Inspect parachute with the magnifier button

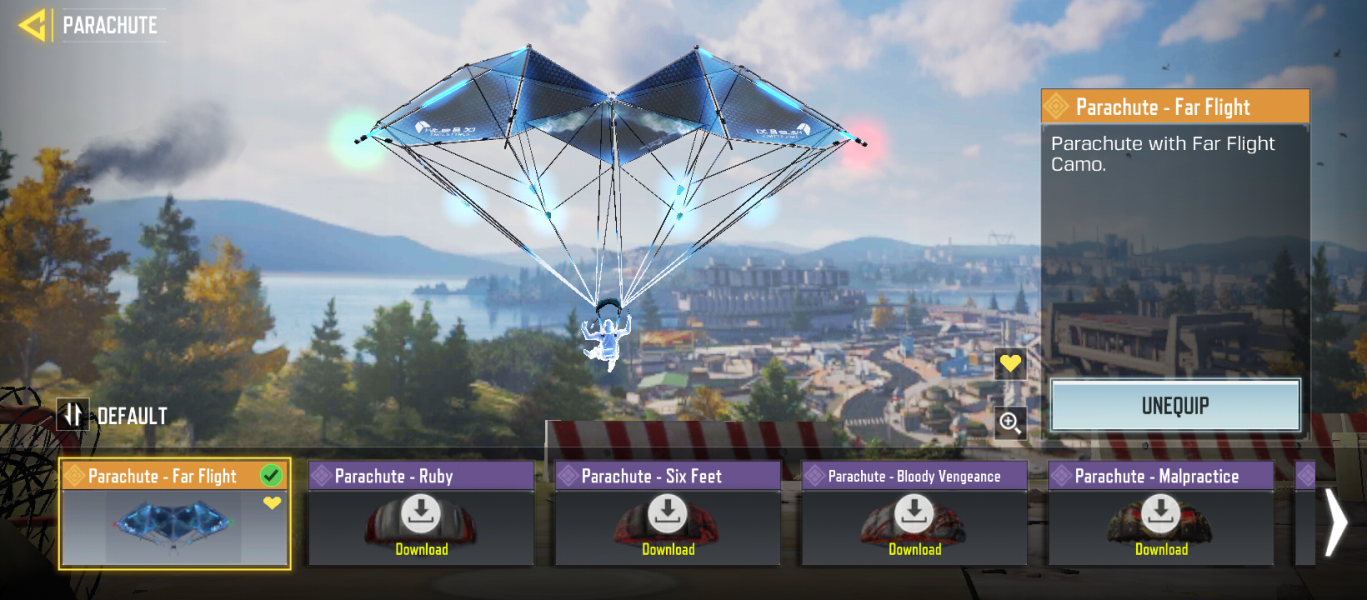[1011, 423]
